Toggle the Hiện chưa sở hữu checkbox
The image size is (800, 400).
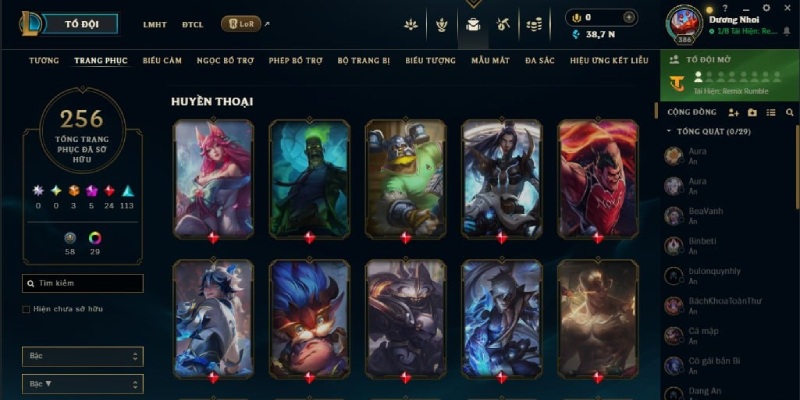coord(26,310)
